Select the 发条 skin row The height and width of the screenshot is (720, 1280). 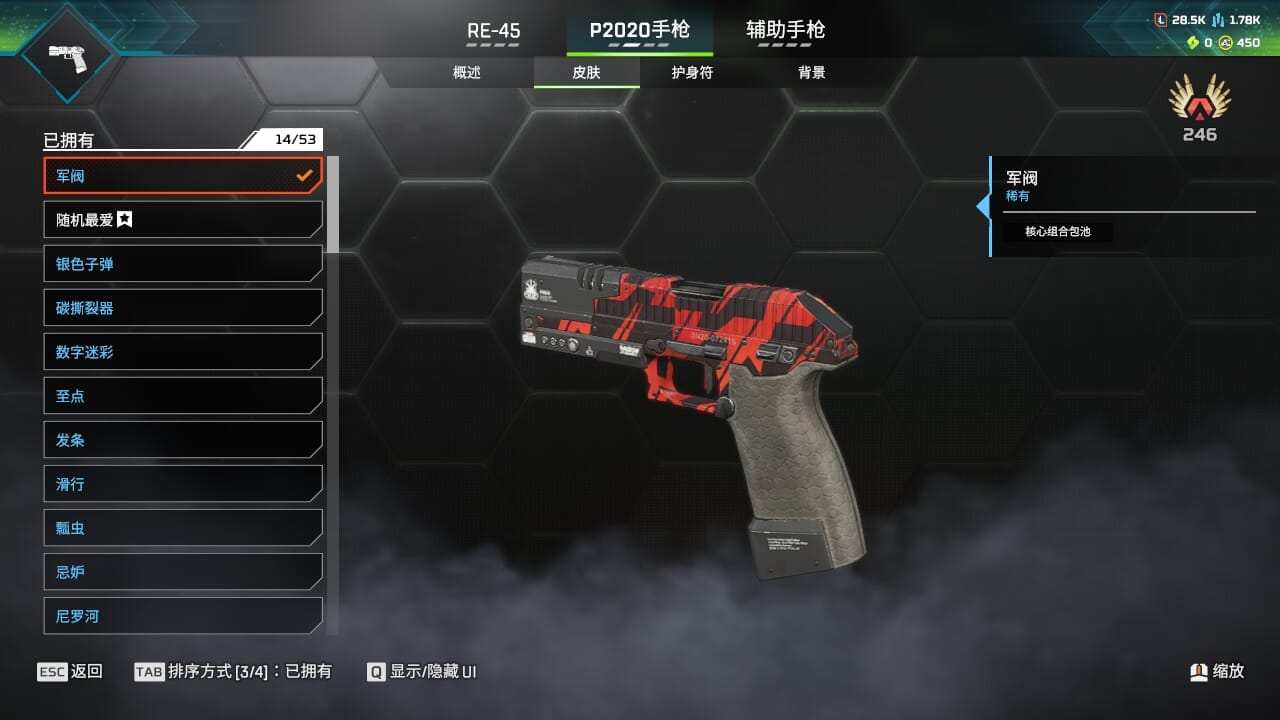[183, 440]
